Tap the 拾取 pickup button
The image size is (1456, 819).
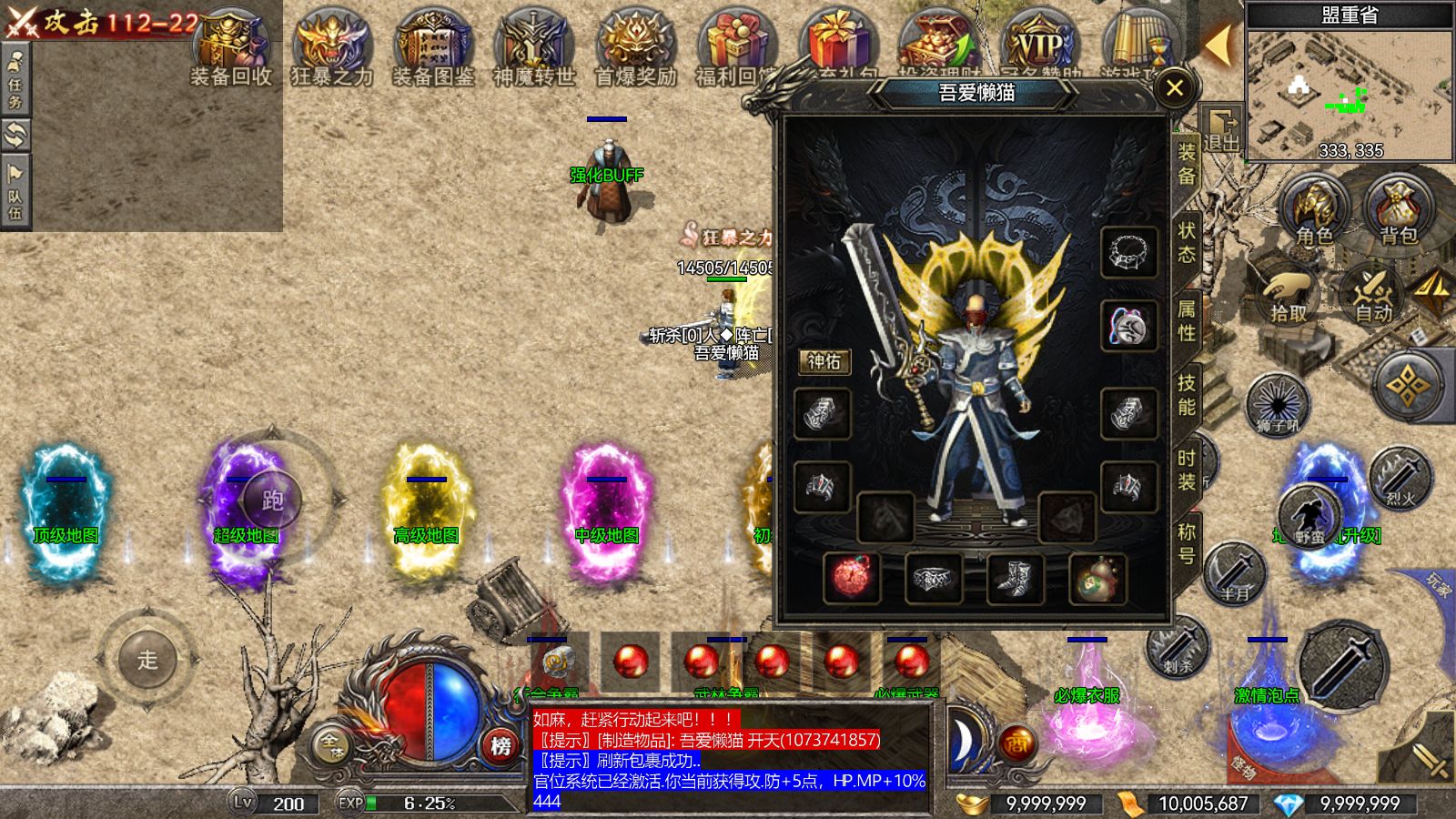tap(1289, 293)
